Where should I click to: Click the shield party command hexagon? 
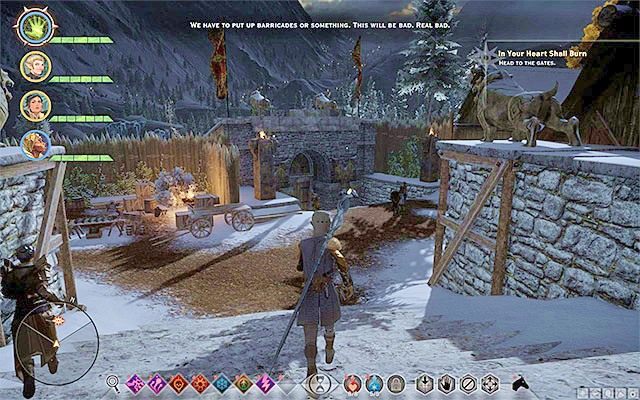[x=425, y=382]
